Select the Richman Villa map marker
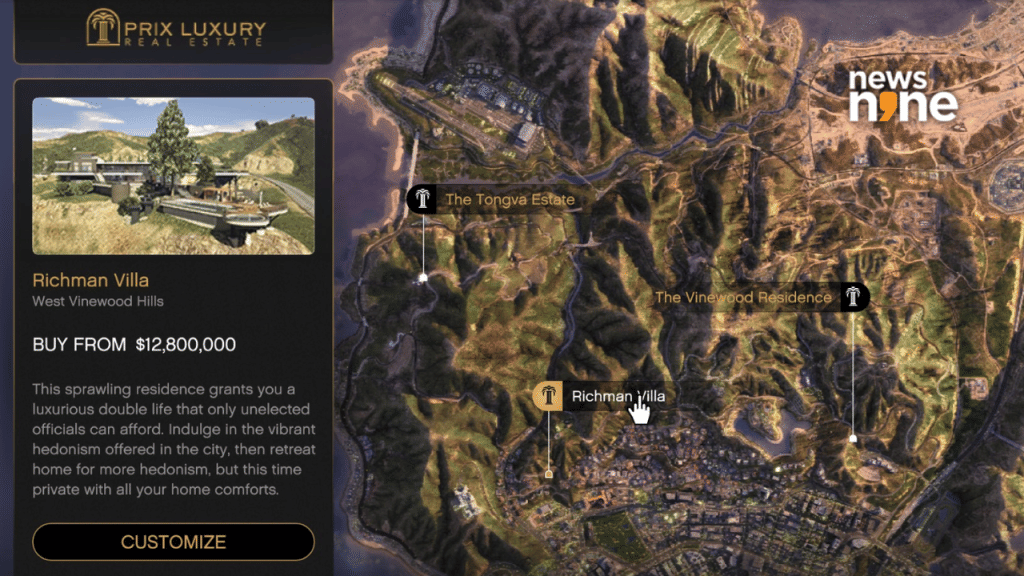Image resolution: width=1024 pixels, height=576 pixels. tap(548, 397)
